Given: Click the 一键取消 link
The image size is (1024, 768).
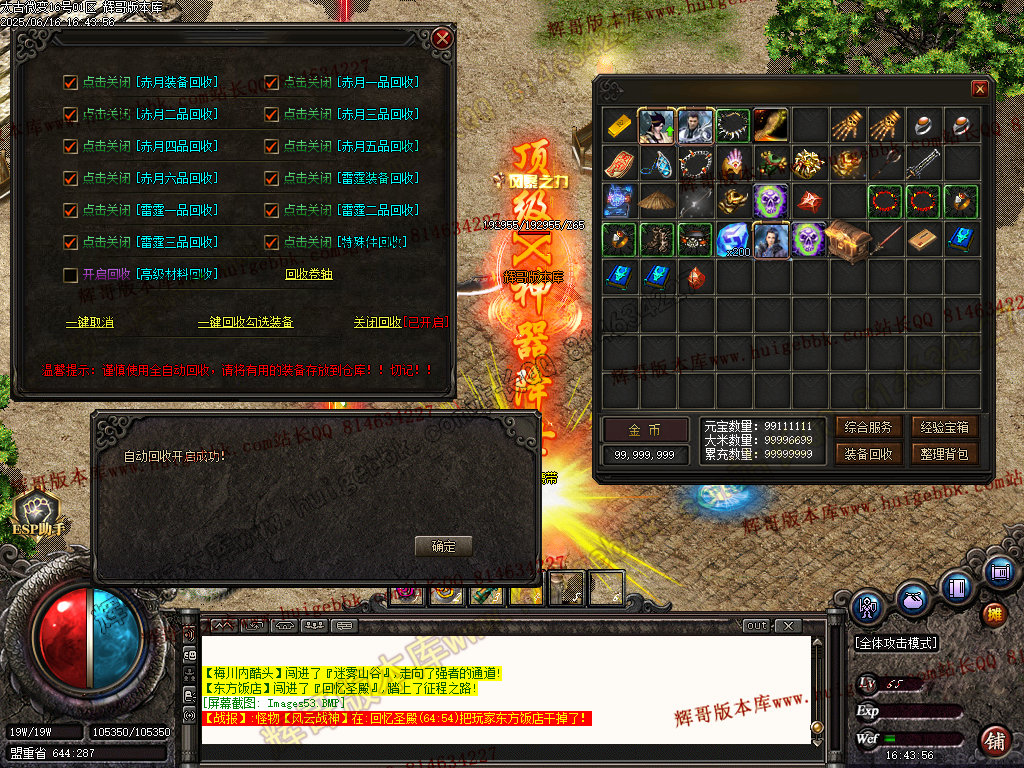Looking at the screenshot, I should point(89,323).
